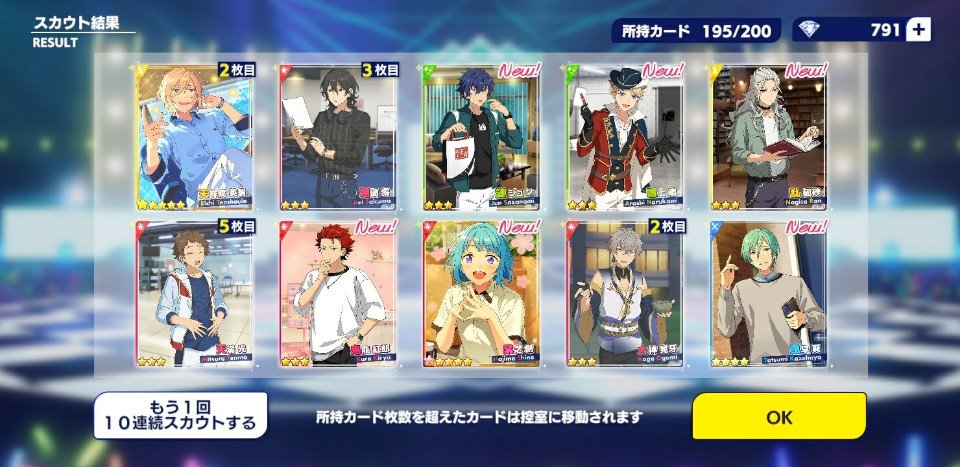Select the Hajime Shino card

click(481, 293)
